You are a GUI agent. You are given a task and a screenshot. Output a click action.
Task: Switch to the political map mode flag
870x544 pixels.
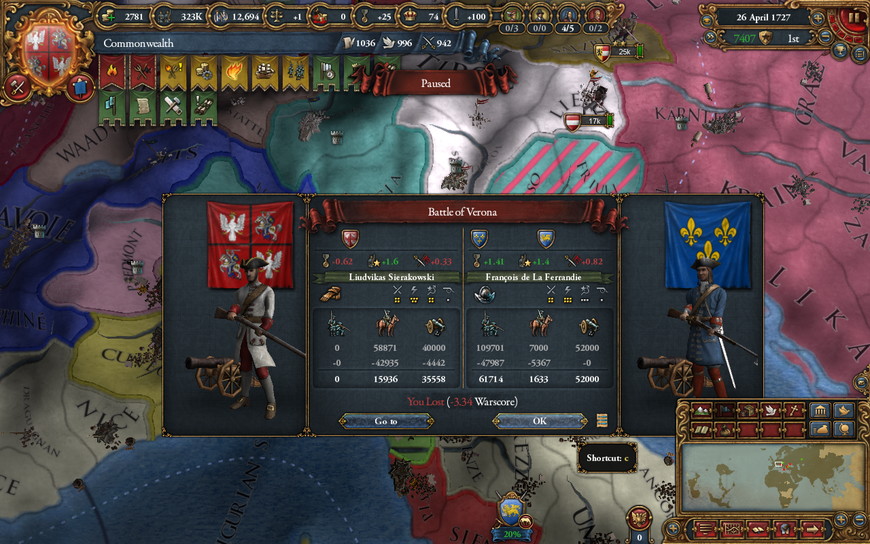point(723,411)
